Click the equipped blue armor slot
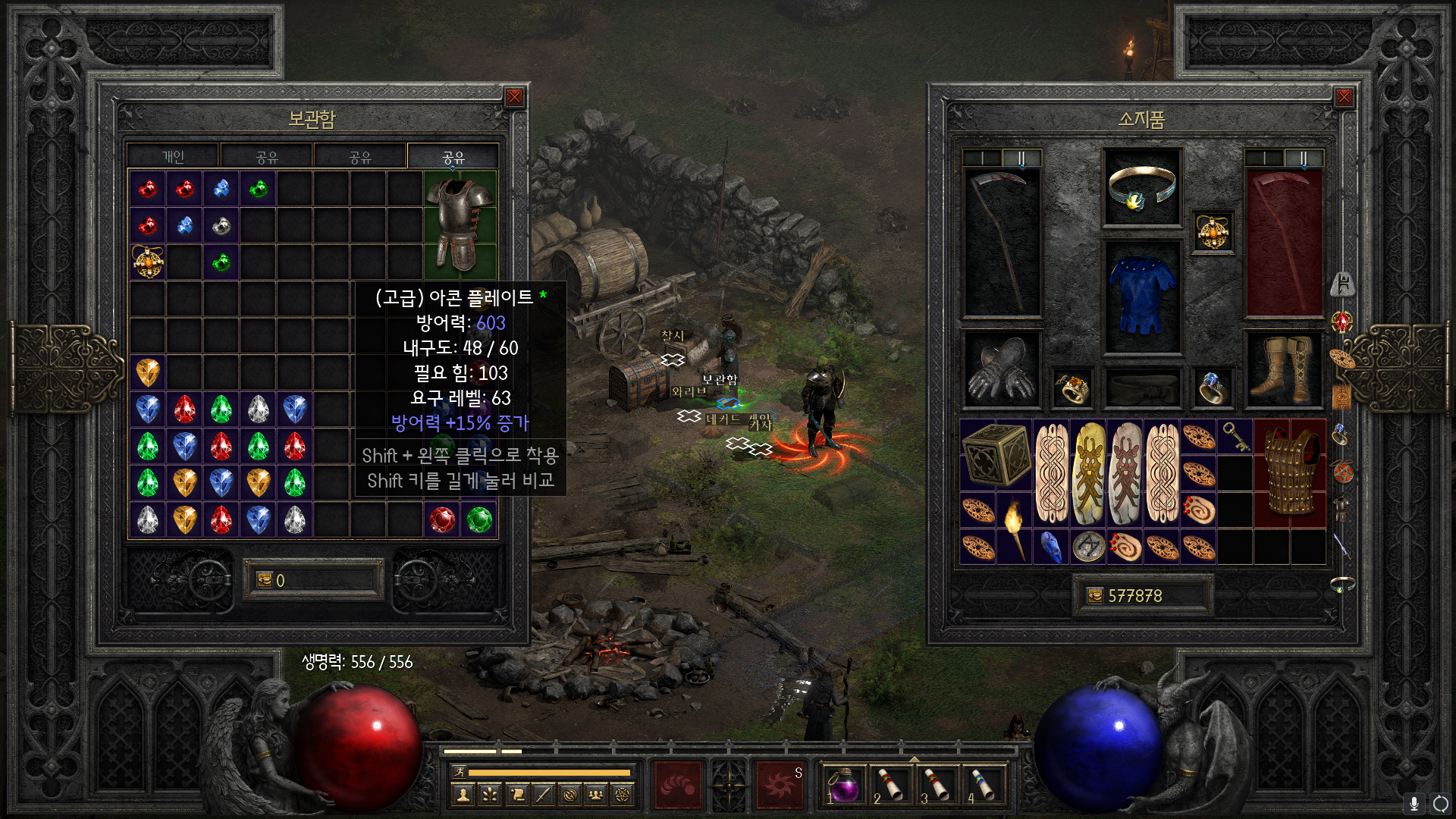The height and width of the screenshot is (819, 1456). coord(1142,297)
